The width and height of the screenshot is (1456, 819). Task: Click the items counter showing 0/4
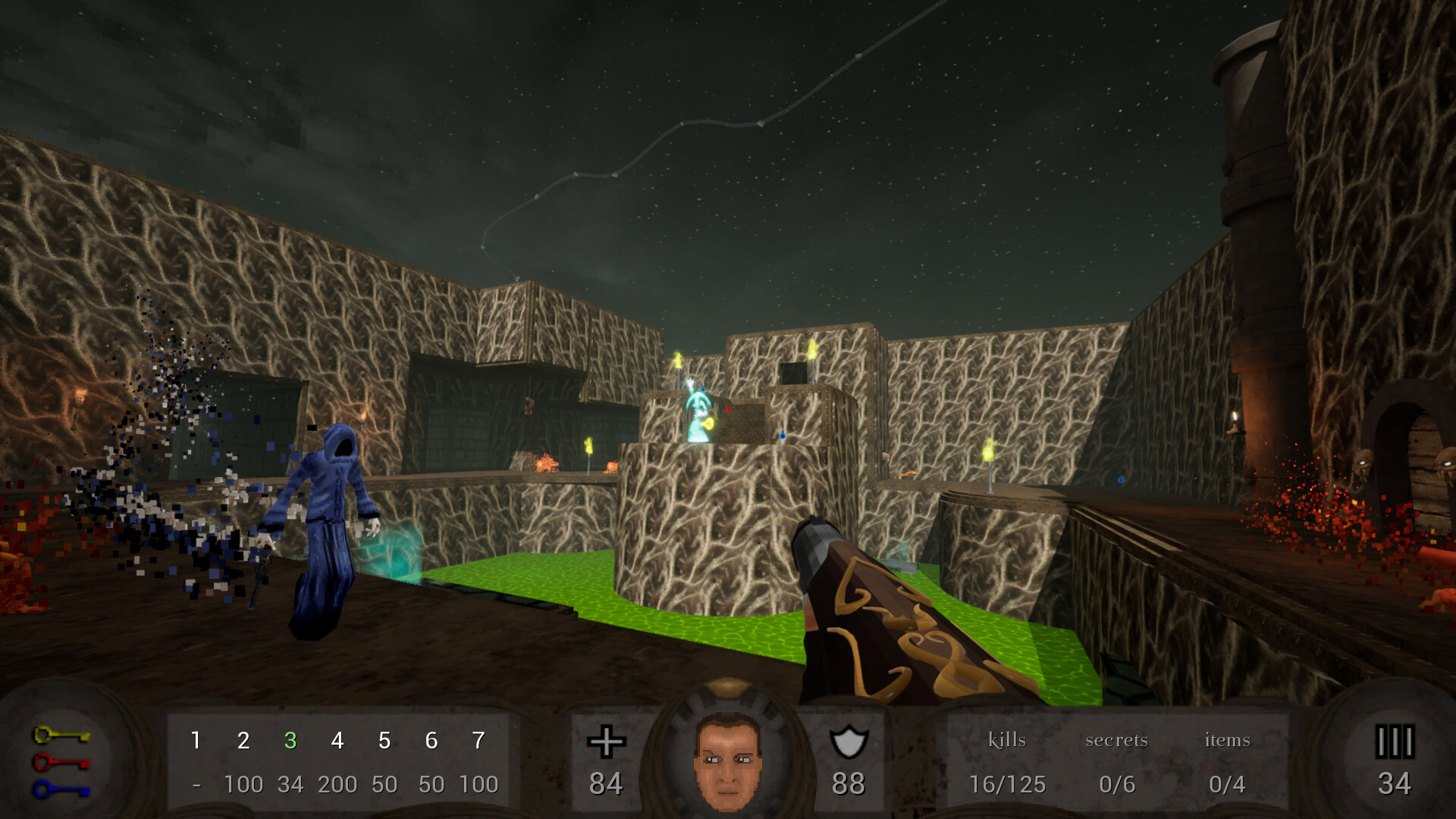(1228, 784)
